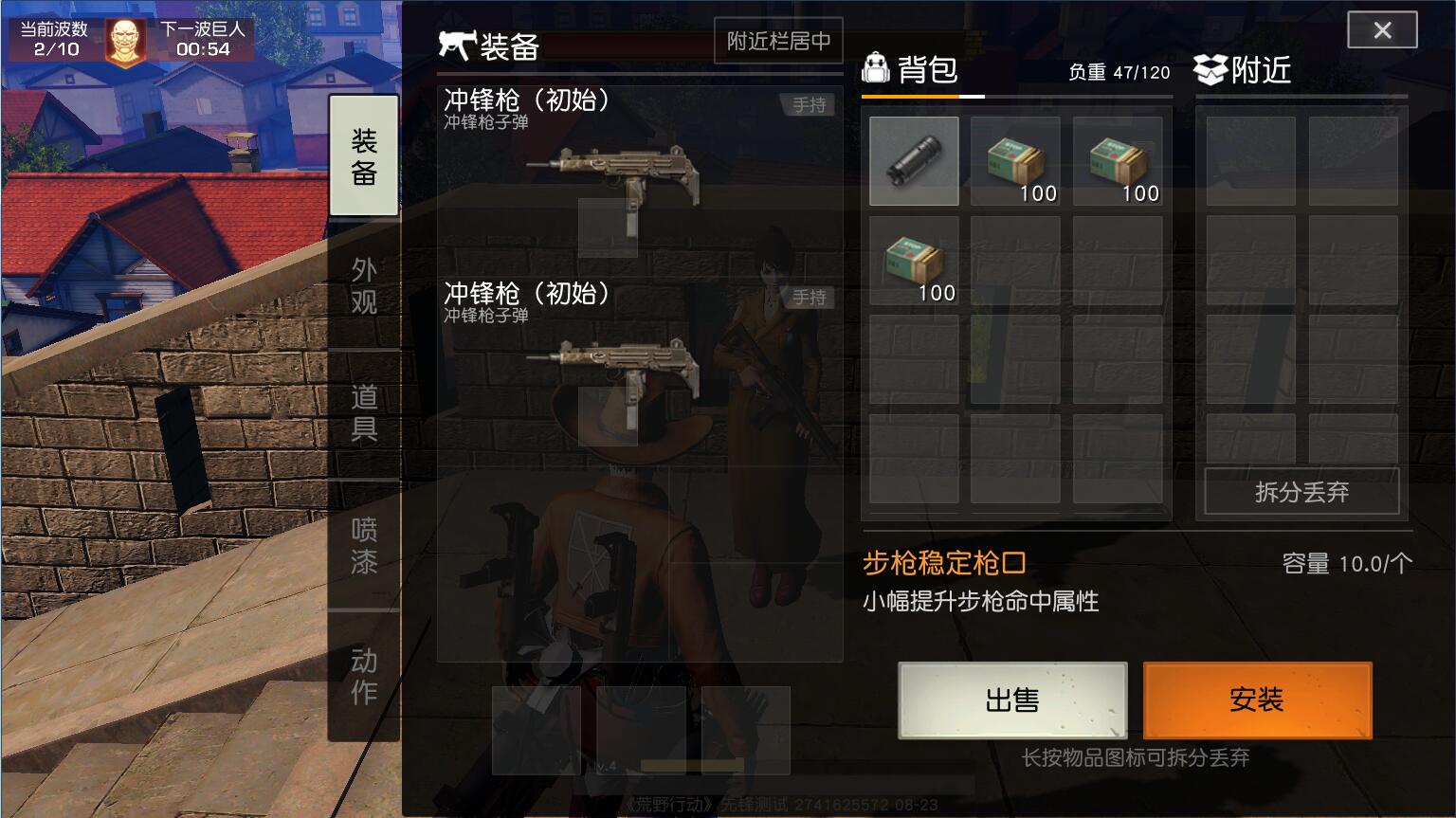The image size is (1456, 818).
Task: Click the 拆分丢弃 split and discard control
Action: point(1301,492)
